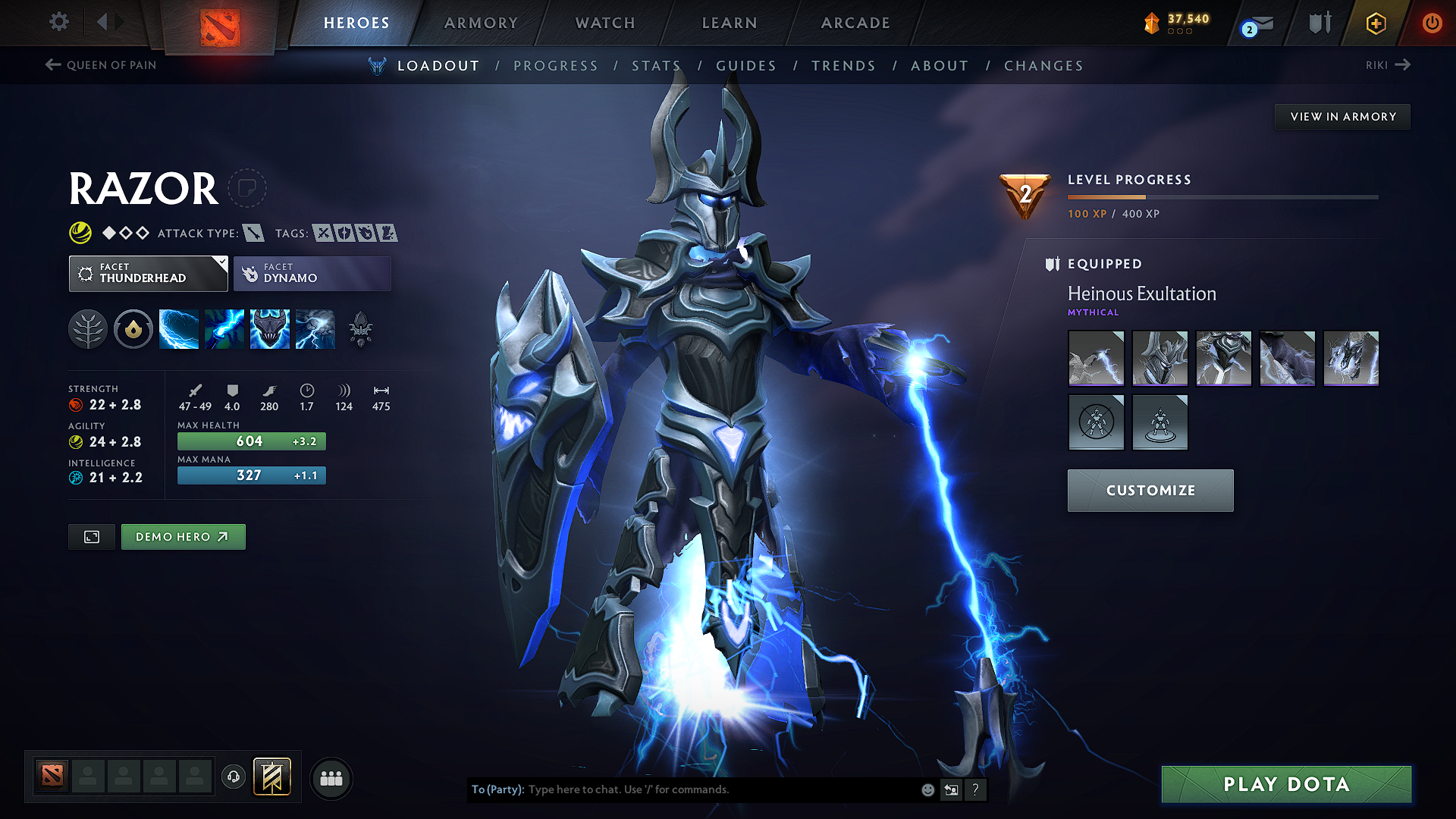The width and height of the screenshot is (1456, 819).
Task: Open the STATS section for Razor
Action: pyautogui.click(x=657, y=65)
